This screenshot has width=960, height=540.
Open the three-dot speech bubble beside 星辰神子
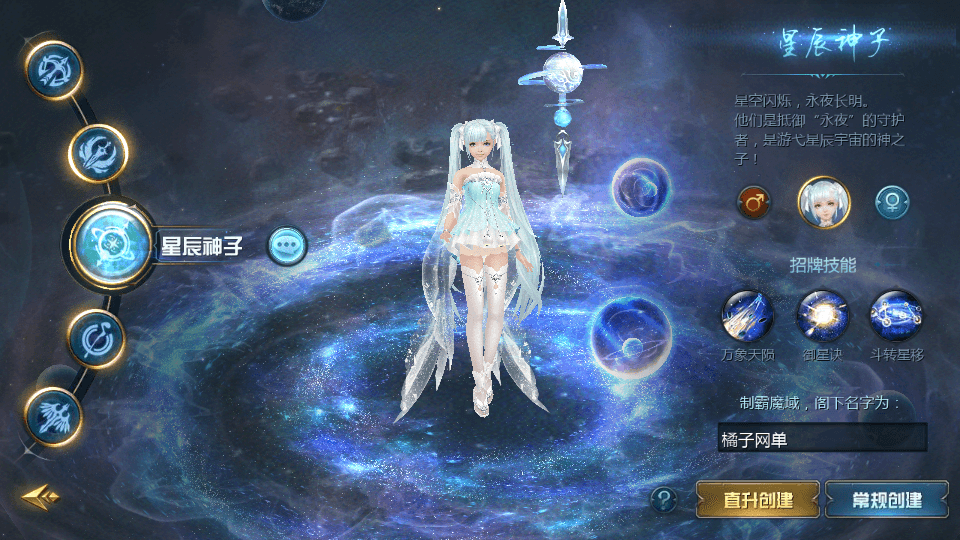coord(287,245)
